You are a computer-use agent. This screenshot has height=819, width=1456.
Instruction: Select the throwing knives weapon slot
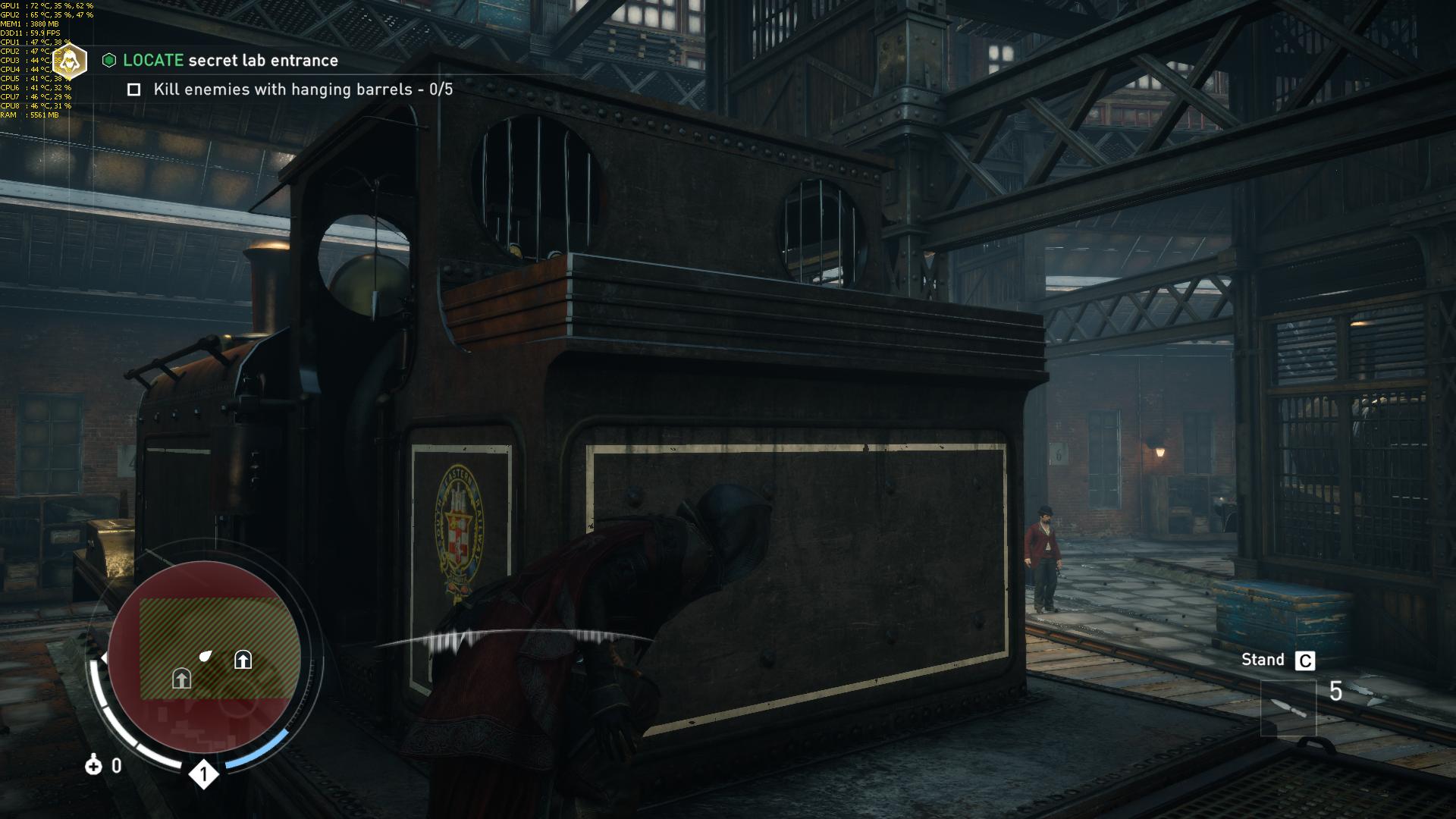pos(1288,708)
